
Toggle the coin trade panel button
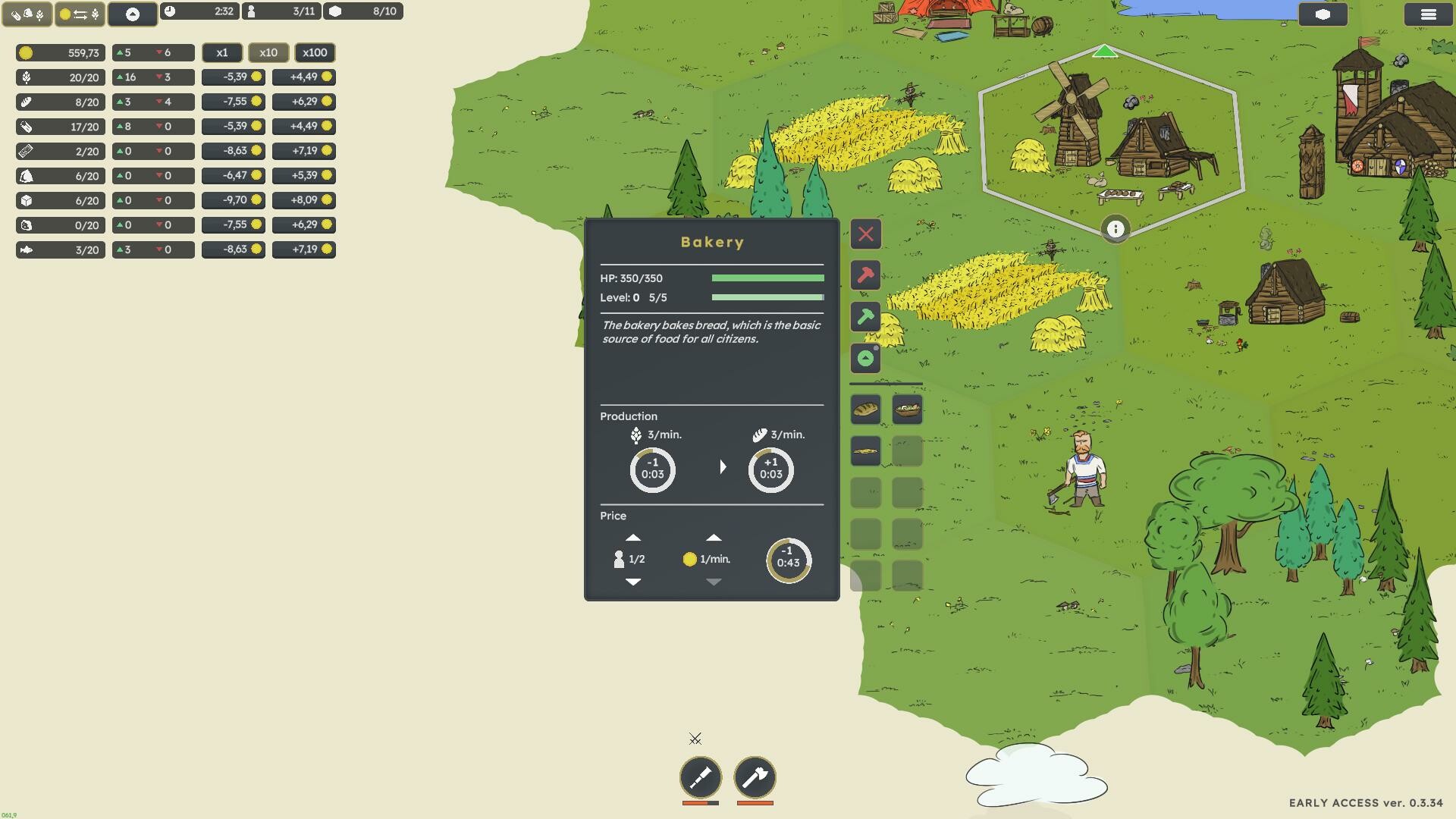(79, 13)
